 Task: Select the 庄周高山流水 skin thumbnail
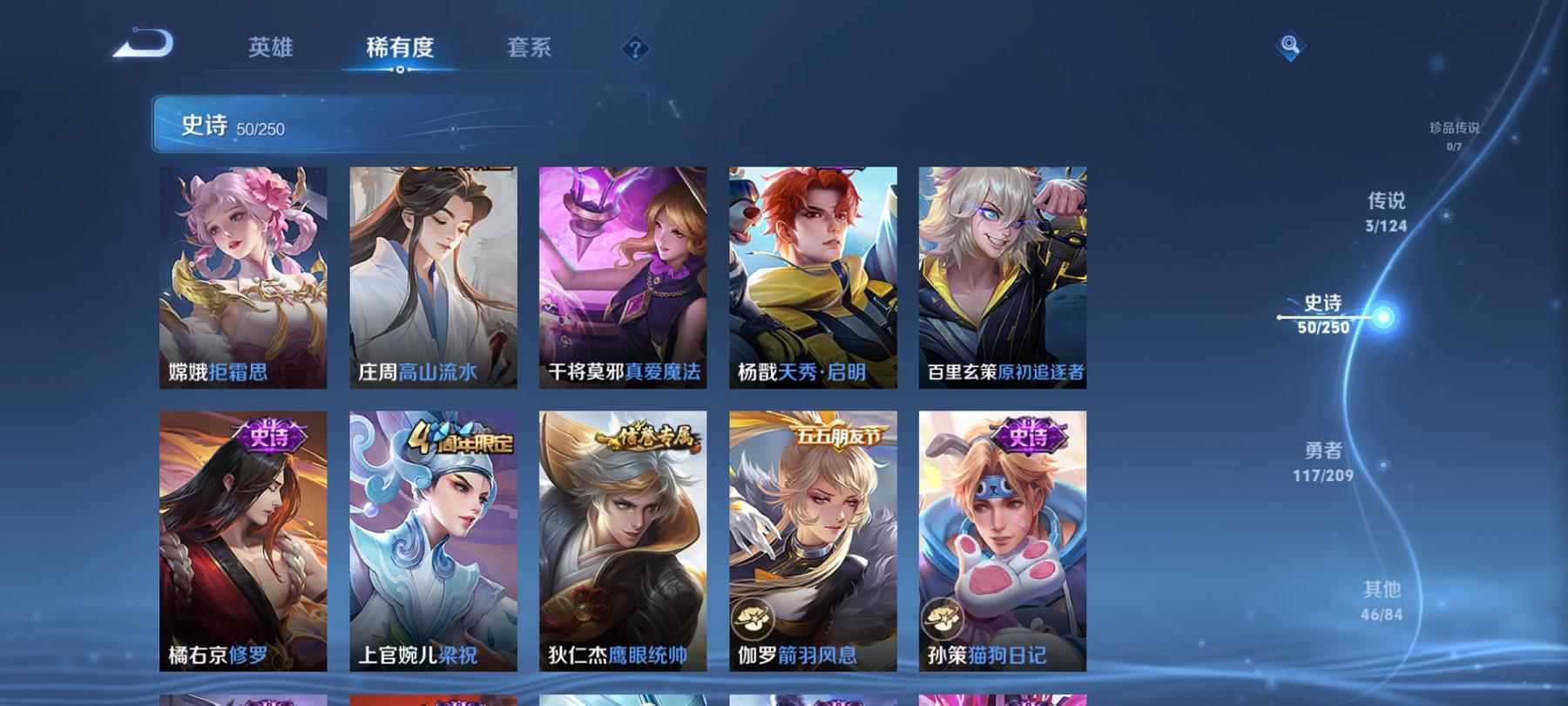coord(434,275)
